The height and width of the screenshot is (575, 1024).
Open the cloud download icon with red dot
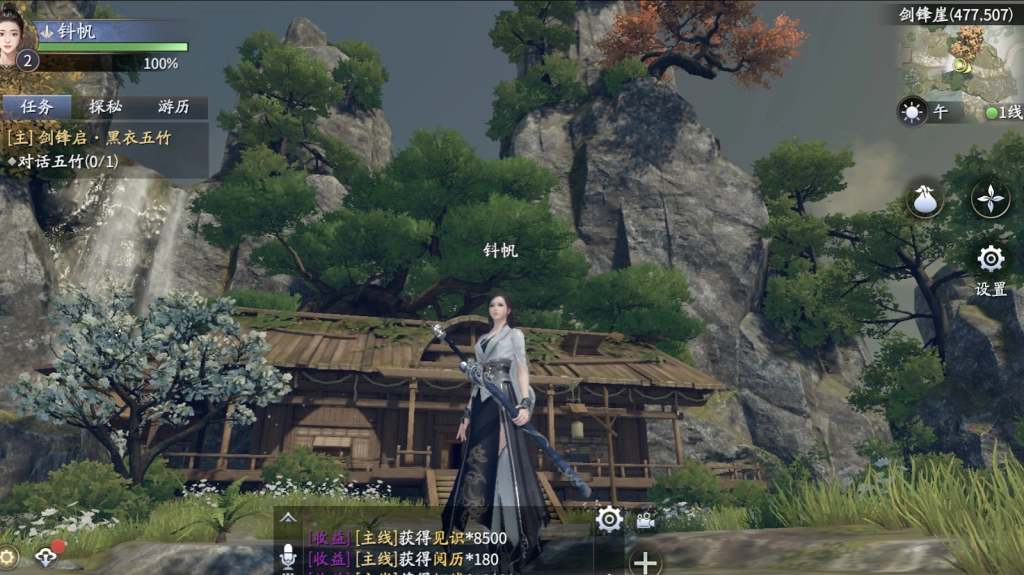tap(45, 557)
